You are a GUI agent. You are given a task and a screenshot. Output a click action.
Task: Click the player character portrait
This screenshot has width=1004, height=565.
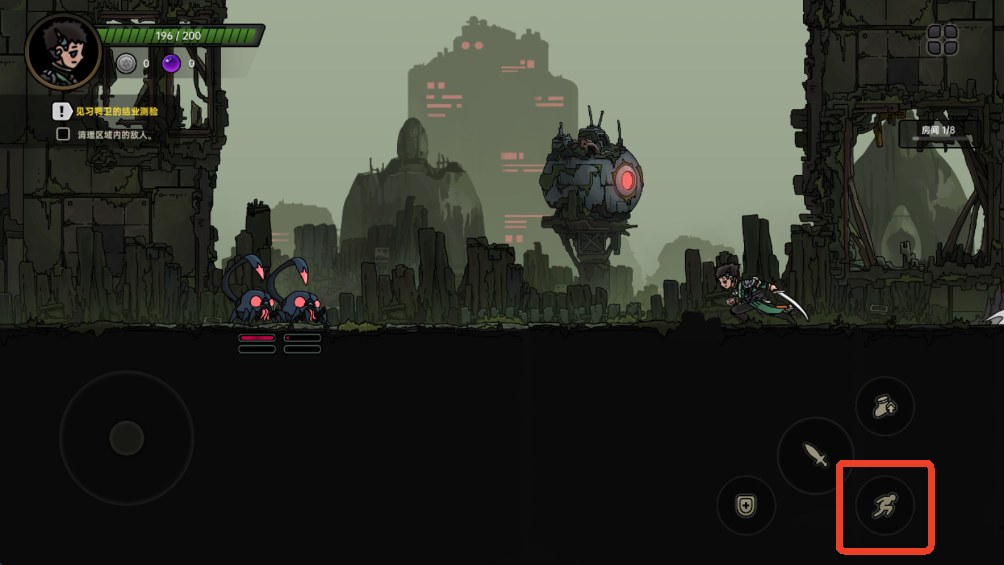click(x=62, y=52)
